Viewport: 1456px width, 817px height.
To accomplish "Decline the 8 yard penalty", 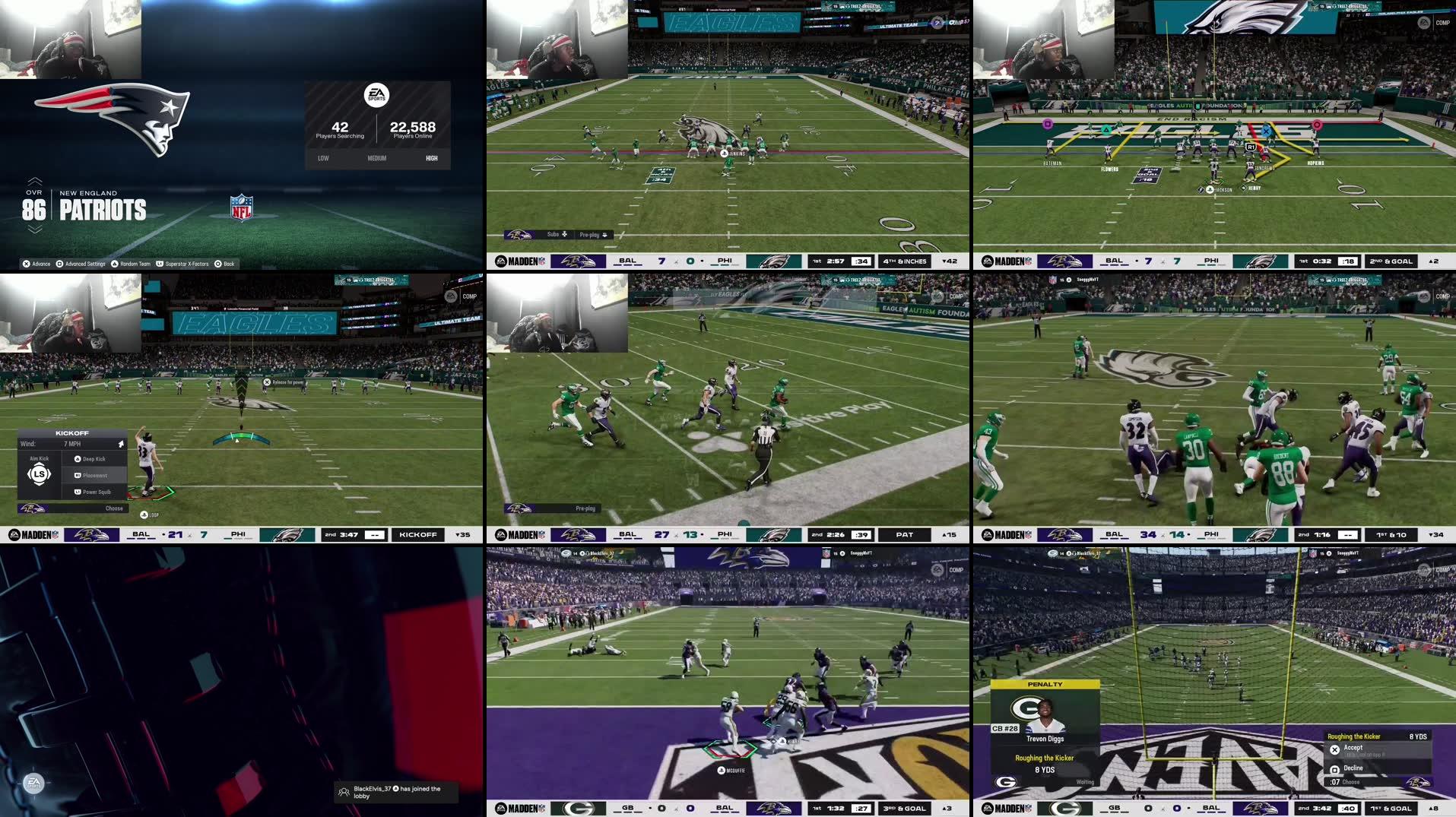I will click(1353, 768).
